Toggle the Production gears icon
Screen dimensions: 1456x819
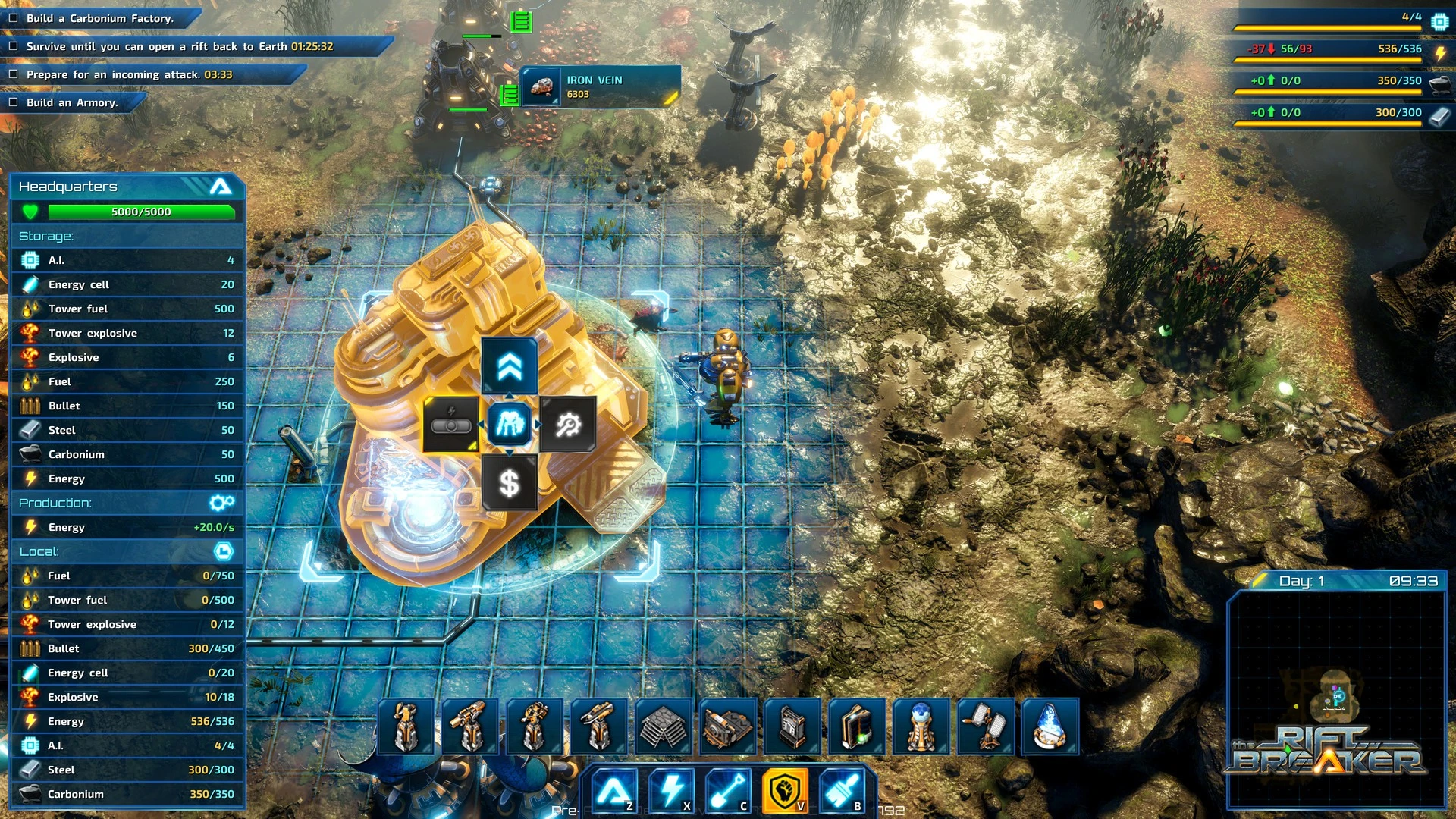[x=221, y=503]
